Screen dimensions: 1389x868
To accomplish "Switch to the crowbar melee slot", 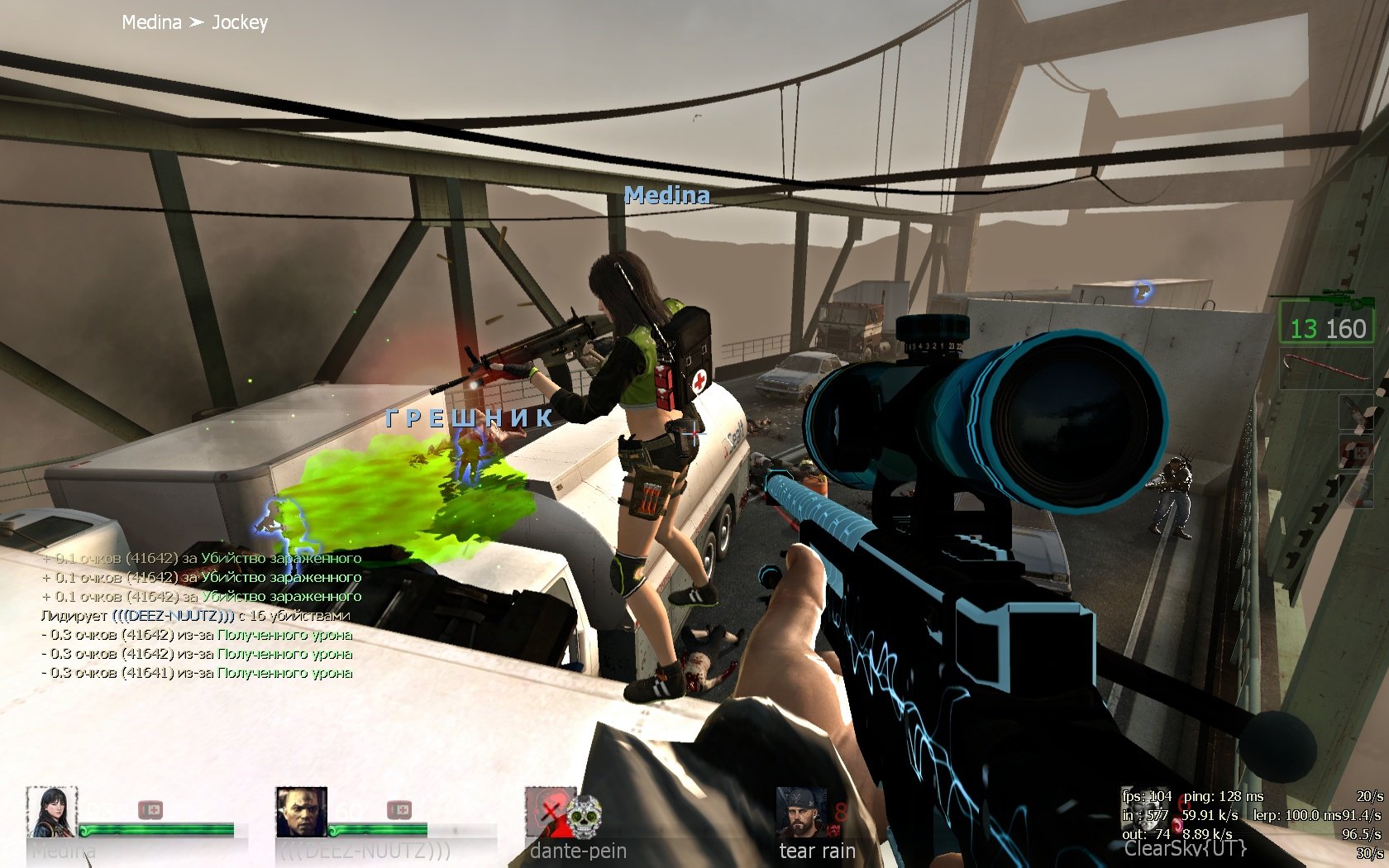I will tap(1326, 367).
